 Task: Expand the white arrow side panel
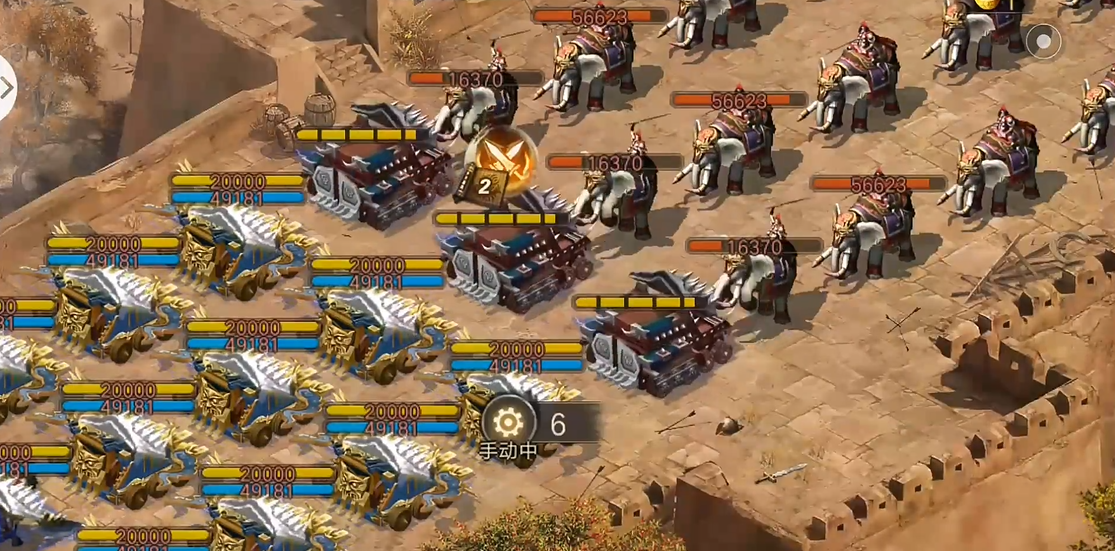[x=6, y=87]
